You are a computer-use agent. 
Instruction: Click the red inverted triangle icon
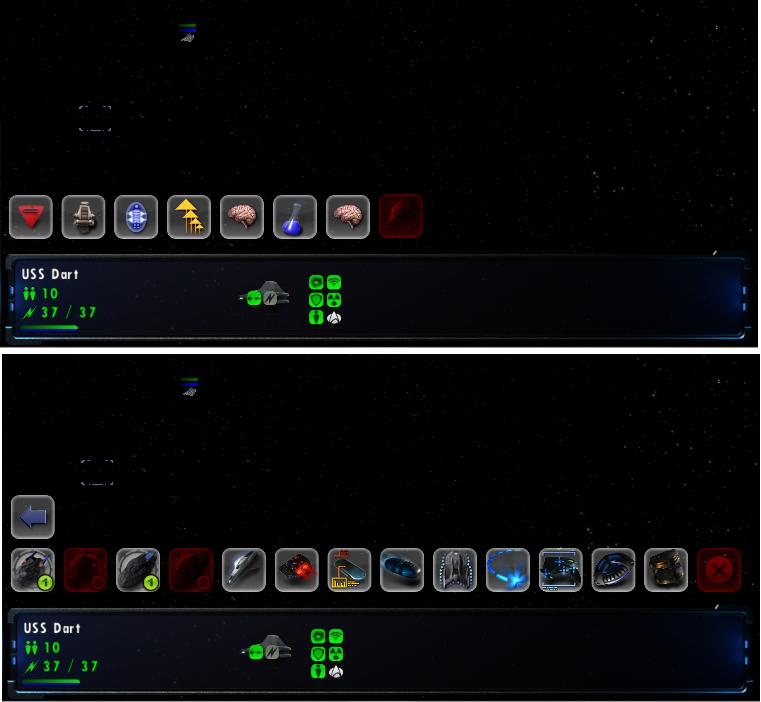coord(31,216)
